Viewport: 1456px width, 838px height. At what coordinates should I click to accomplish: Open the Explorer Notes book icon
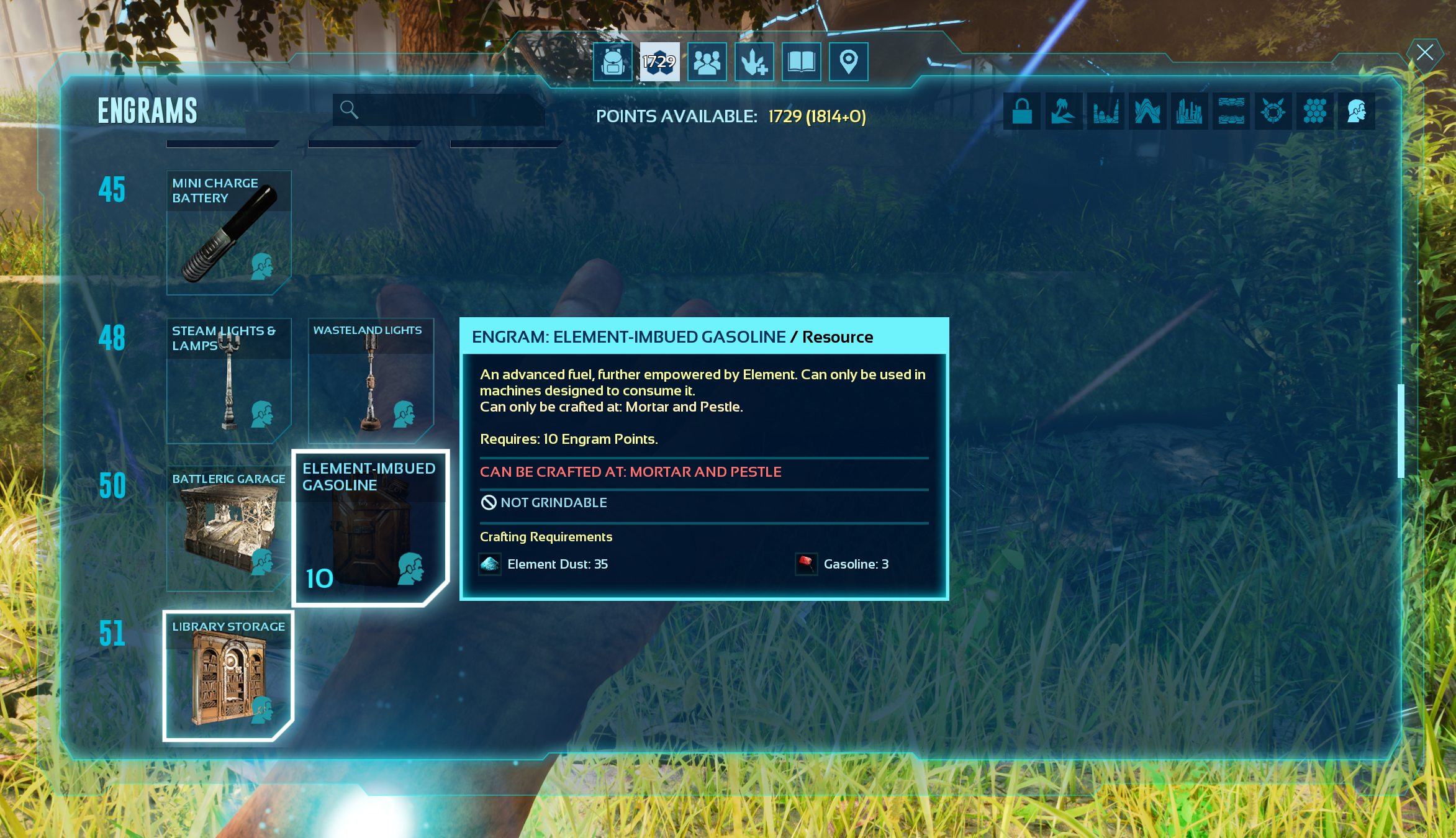coord(801,61)
